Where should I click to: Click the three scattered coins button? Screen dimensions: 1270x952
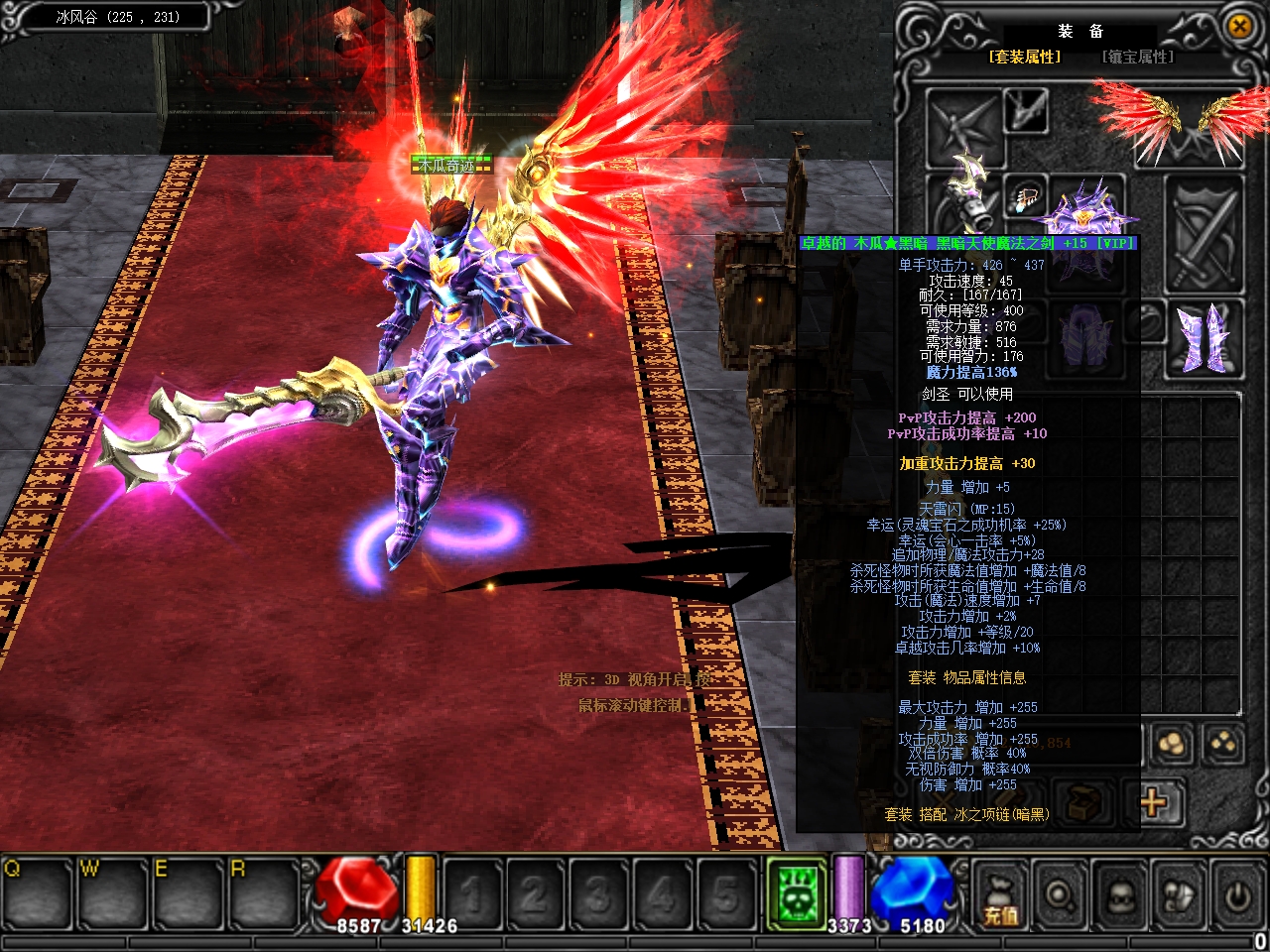click(x=1223, y=744)
